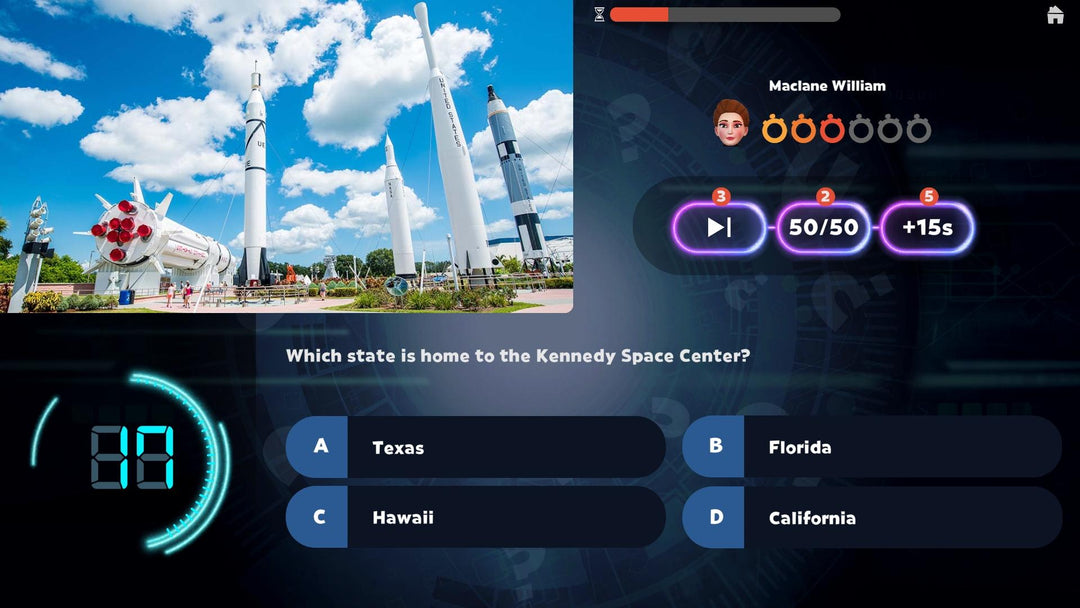Use the skip question lifeline

click(719, 227)
